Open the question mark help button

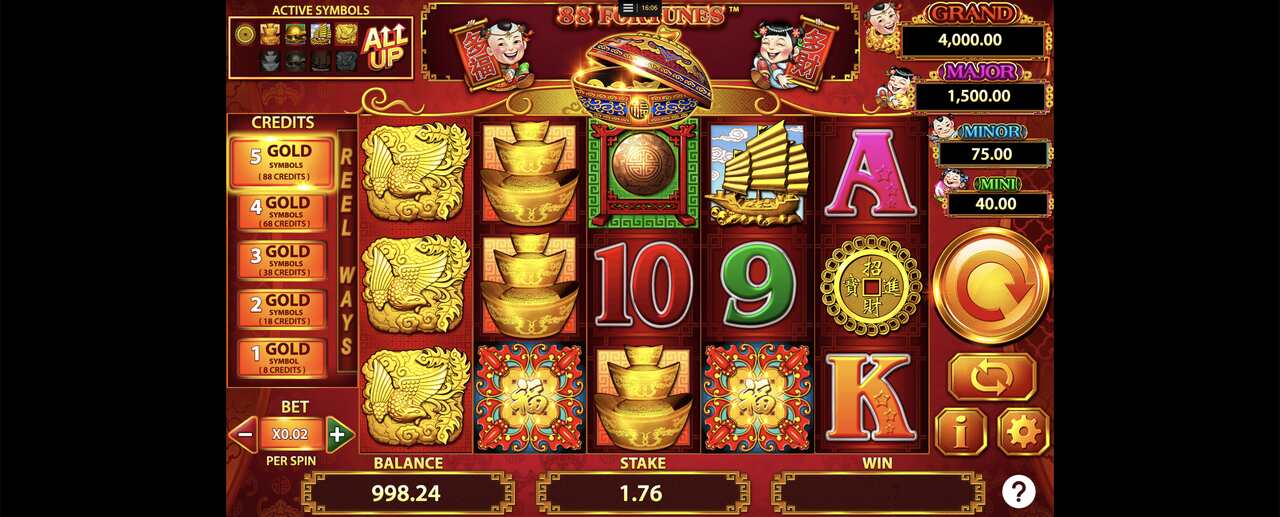(x=1018, y=491)
